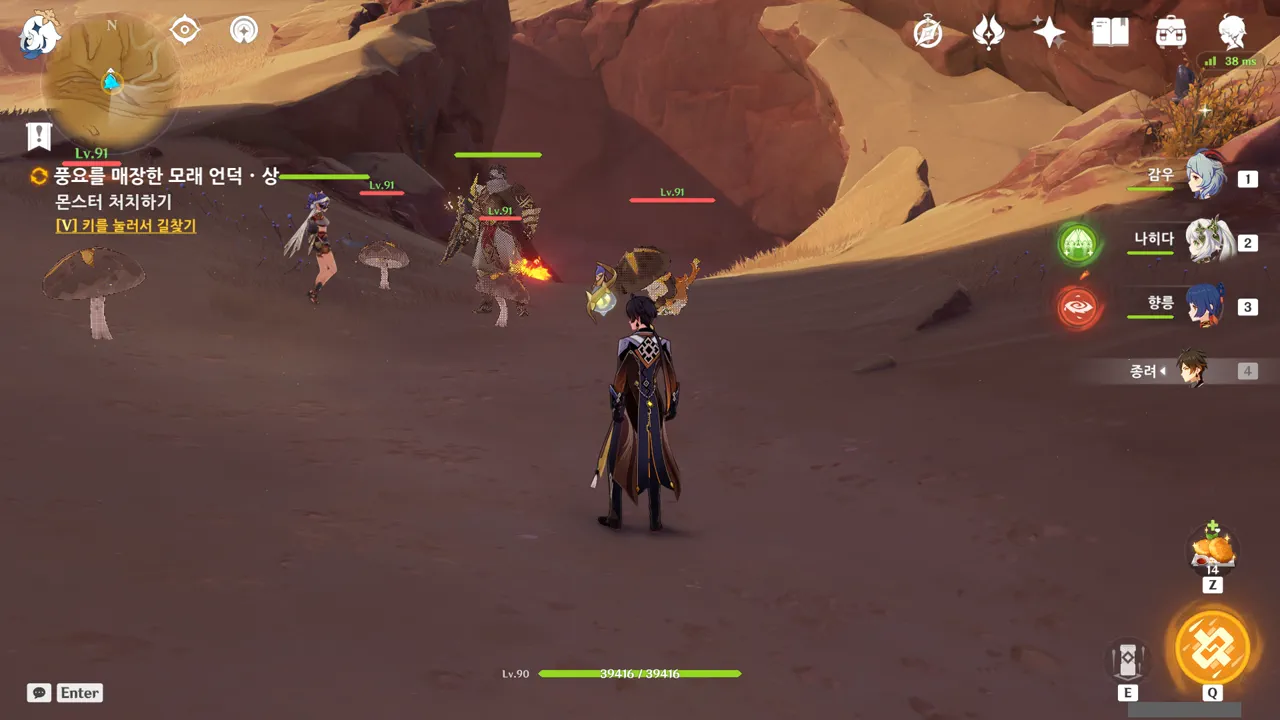Image resolution: width=1280 pixels, height=720 pixels.
Task: Activate the elemental skill icon
Action: point(1127,660)
